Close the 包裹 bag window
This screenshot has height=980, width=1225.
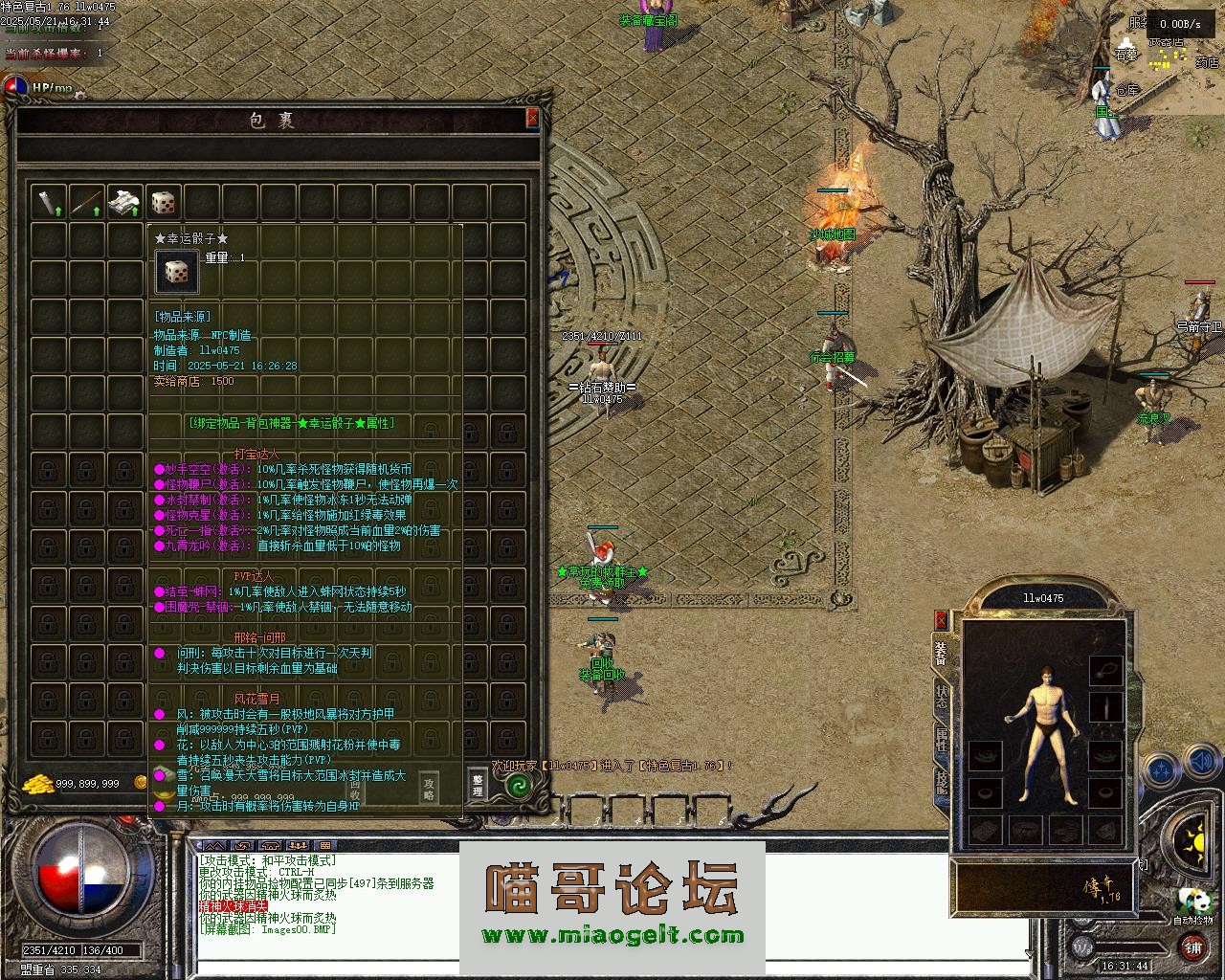coord(532,118)
